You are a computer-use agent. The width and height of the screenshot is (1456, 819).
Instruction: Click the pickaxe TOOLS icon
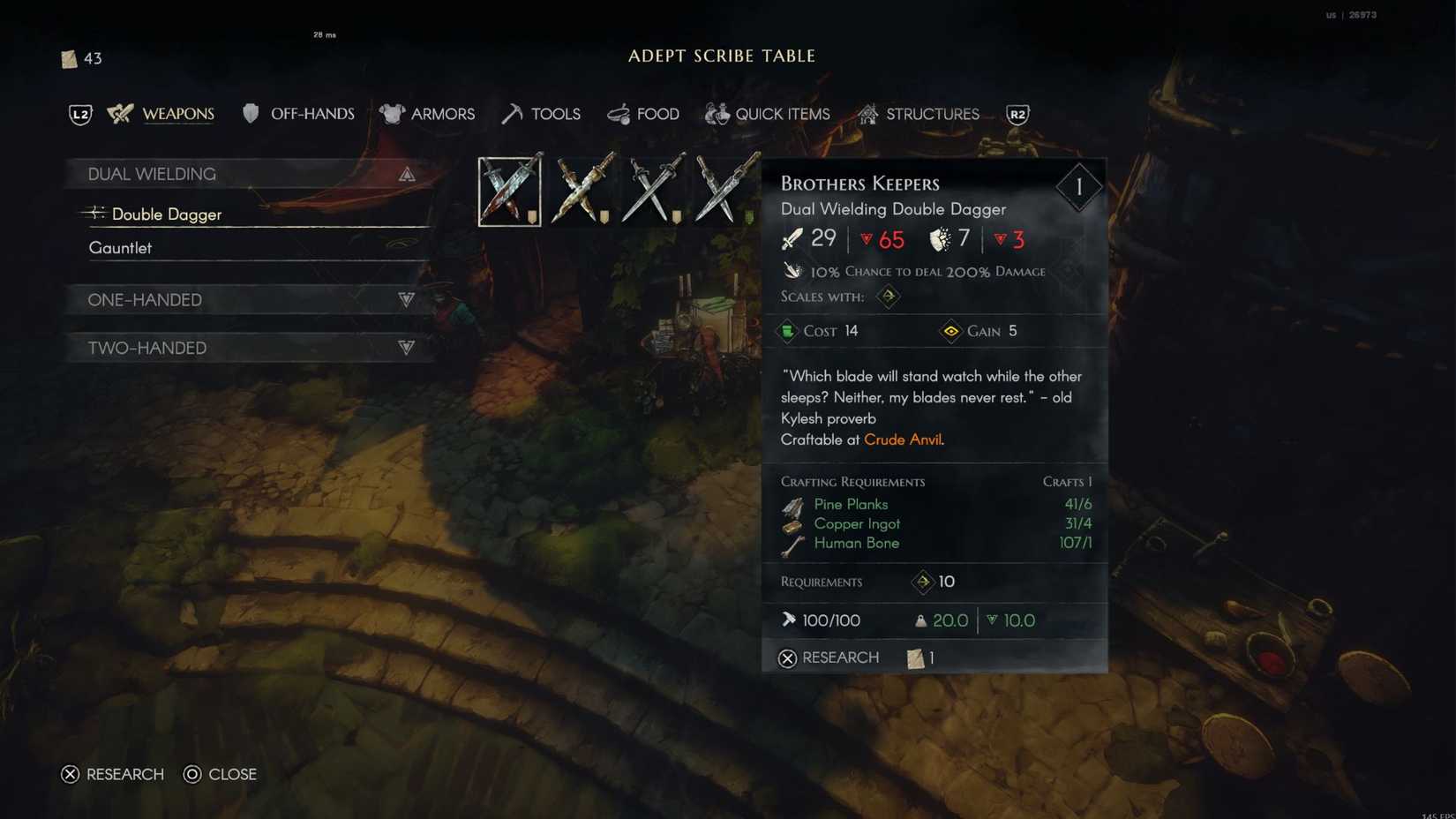click(x=510, y=114)
